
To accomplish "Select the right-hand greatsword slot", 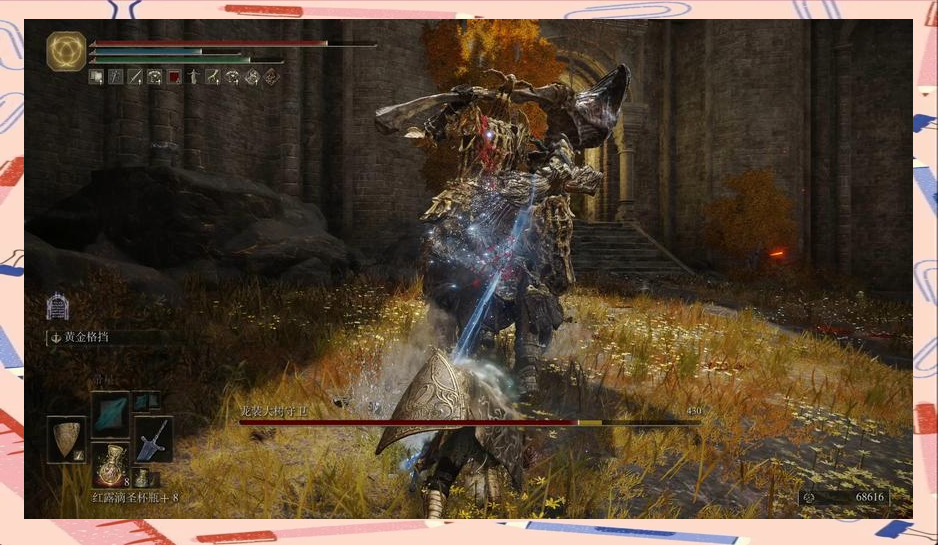I will tap(153, 439).
